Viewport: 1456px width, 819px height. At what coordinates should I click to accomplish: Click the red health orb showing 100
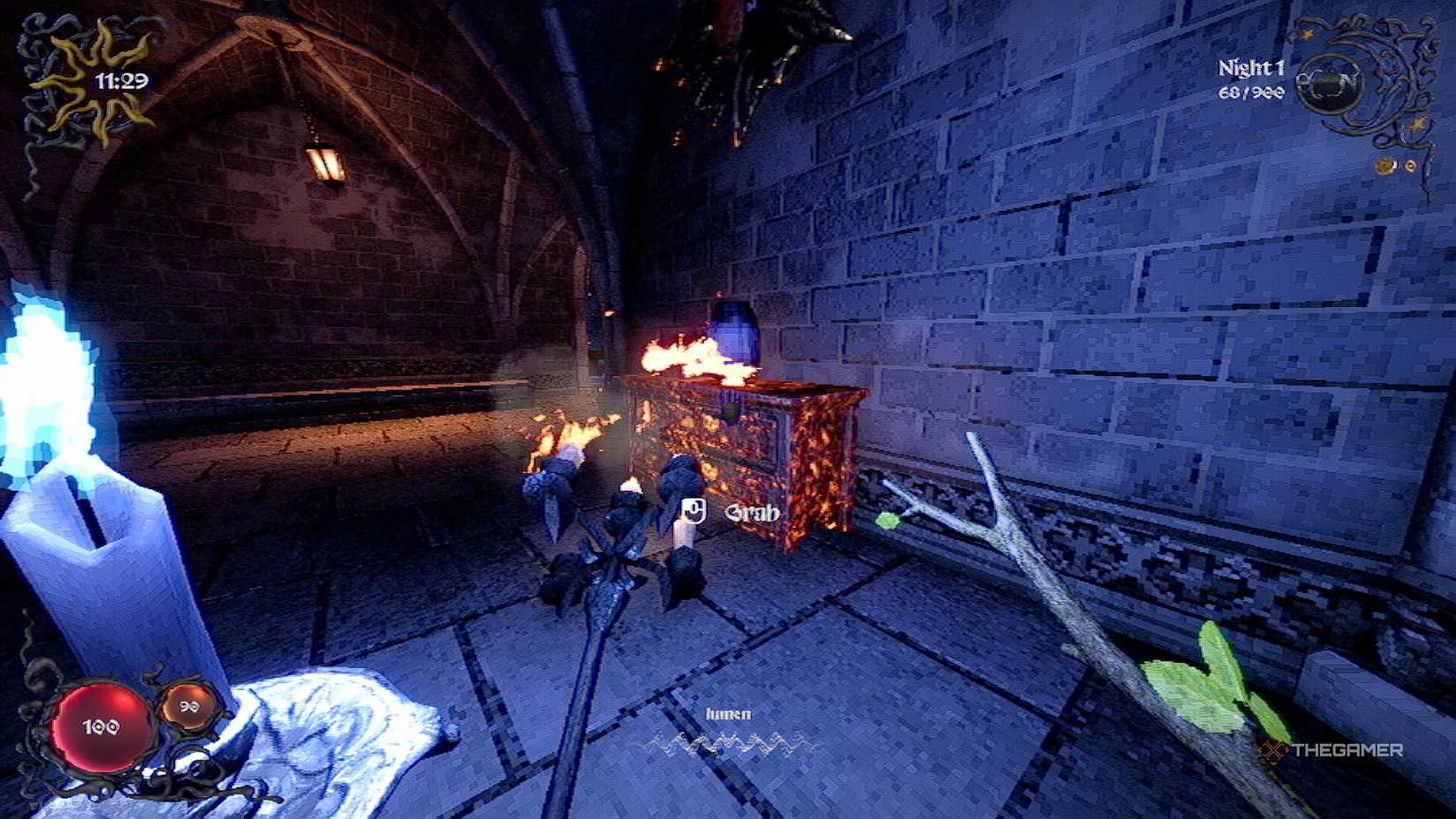[x=99, y=726]
